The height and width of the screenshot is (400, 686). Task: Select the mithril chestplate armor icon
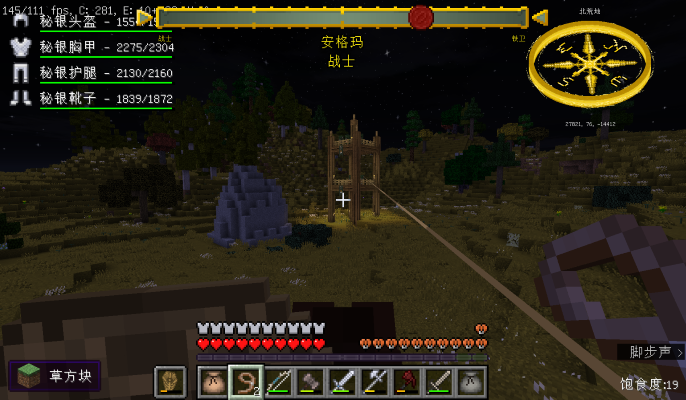pyautogui.click(x=20, y=47)
